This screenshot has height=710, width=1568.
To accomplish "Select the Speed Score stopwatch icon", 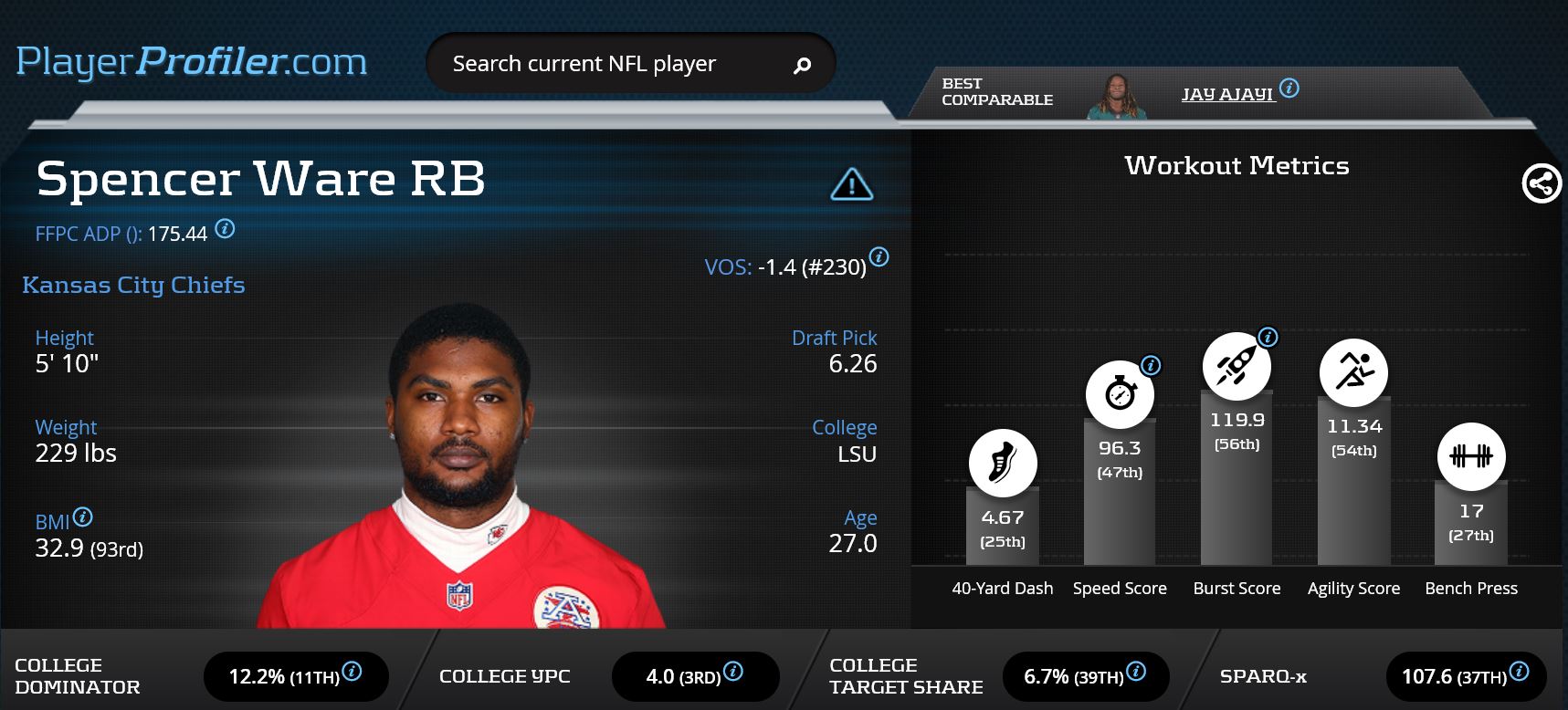I will click(x=1119, y=394).
